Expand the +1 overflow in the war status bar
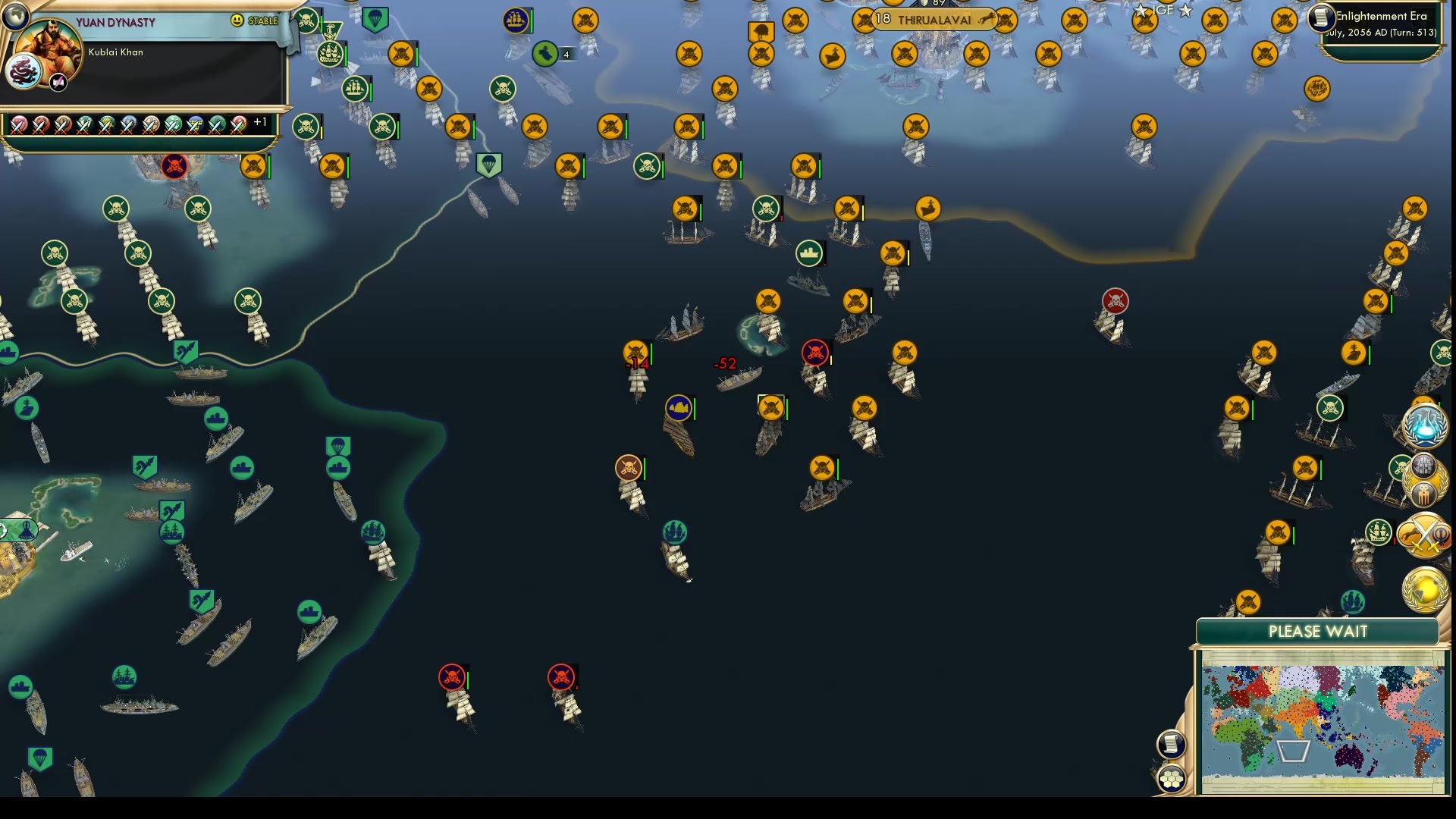The width and height of the screenshot is (1456, 819). click(x=261, y=122)
